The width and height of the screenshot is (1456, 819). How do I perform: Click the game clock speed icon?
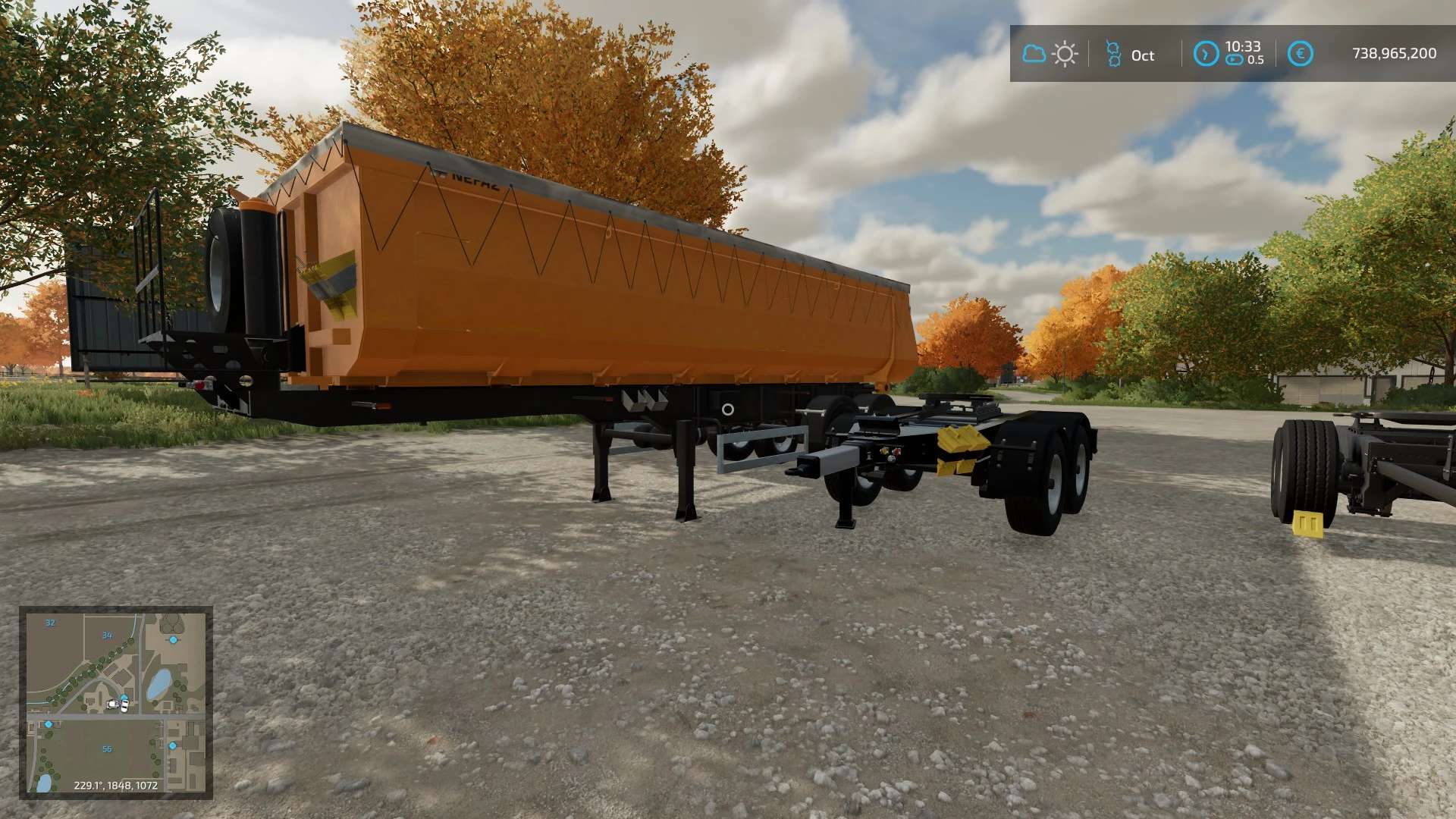coord(1206,54)
